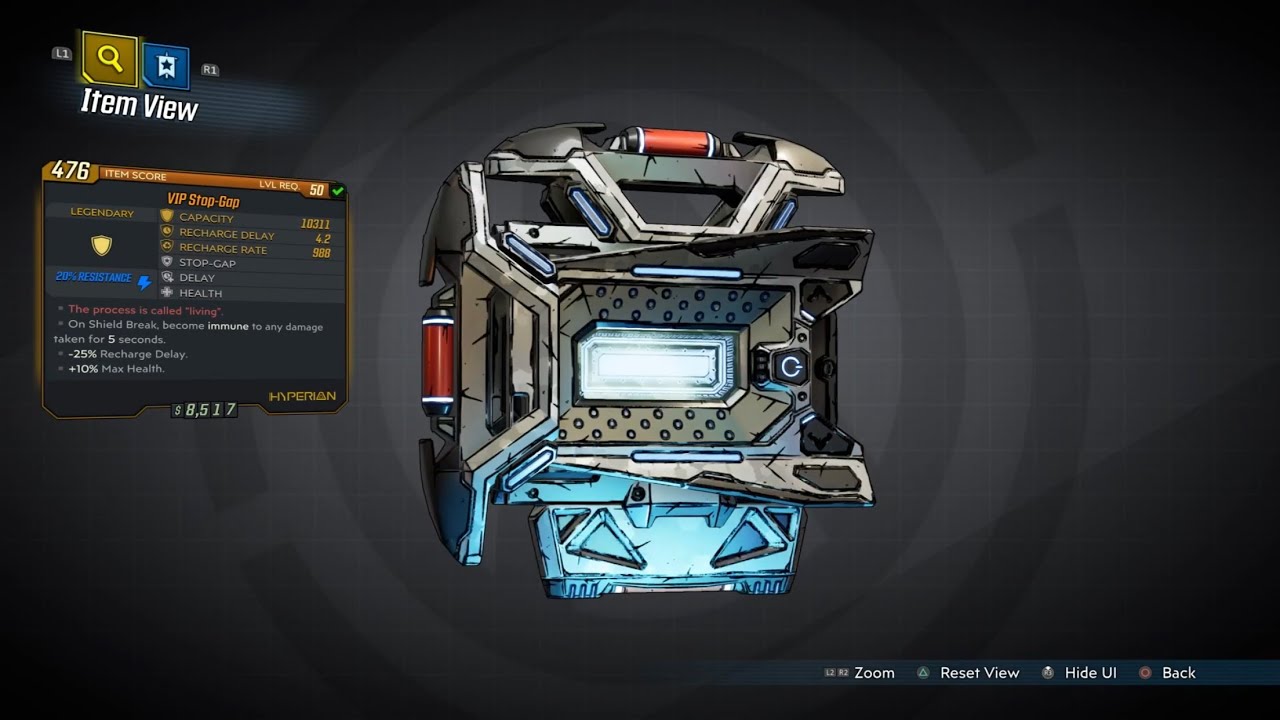Click the Delay attribute icon

coord(166,278)
